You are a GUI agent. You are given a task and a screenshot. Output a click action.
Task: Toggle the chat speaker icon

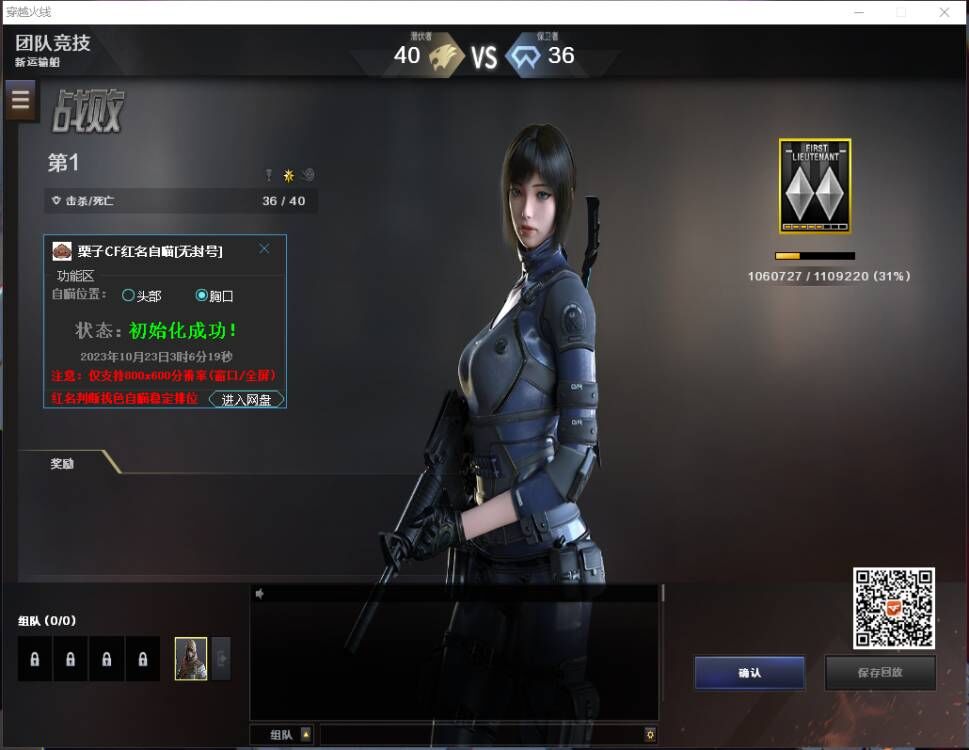point(260,594)
